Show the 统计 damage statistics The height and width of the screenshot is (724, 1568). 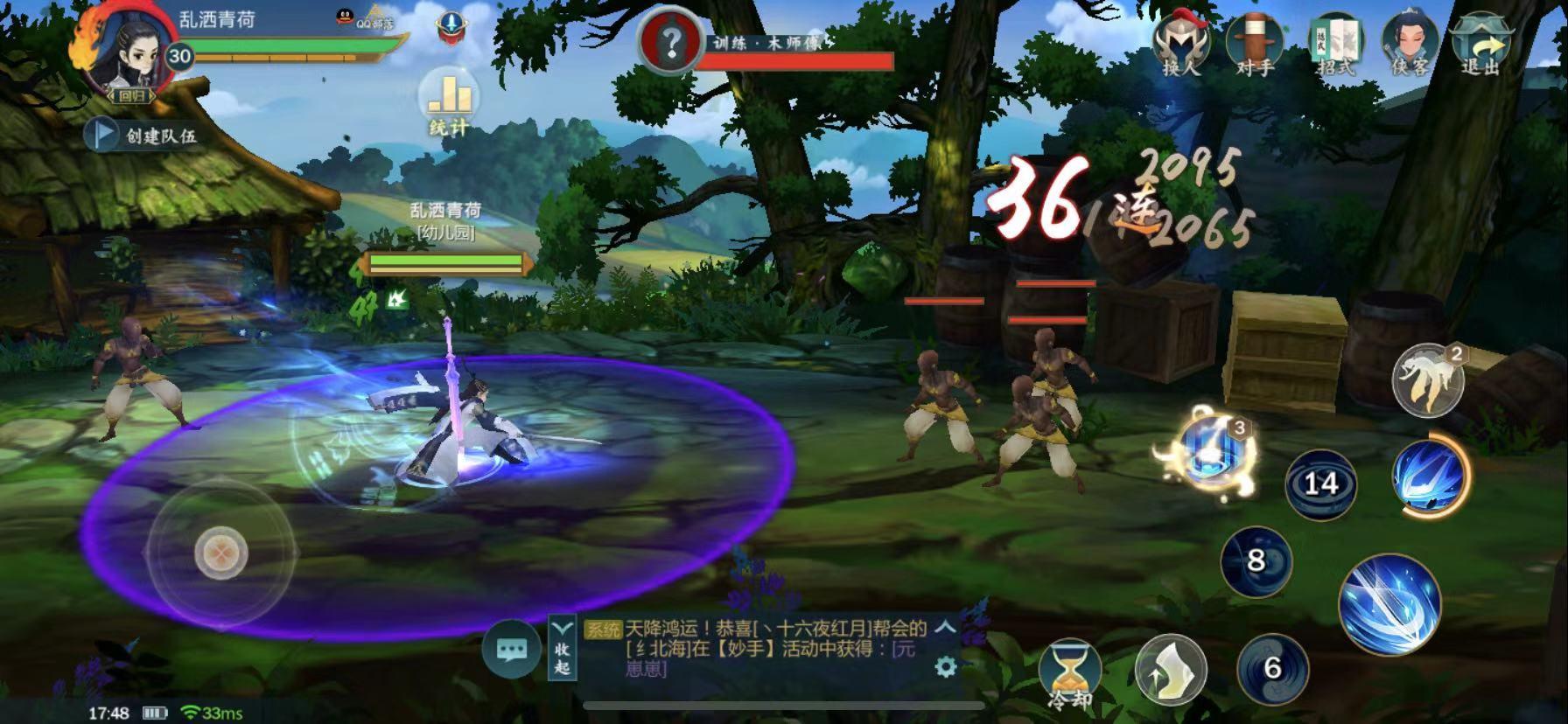click(449, 102)
